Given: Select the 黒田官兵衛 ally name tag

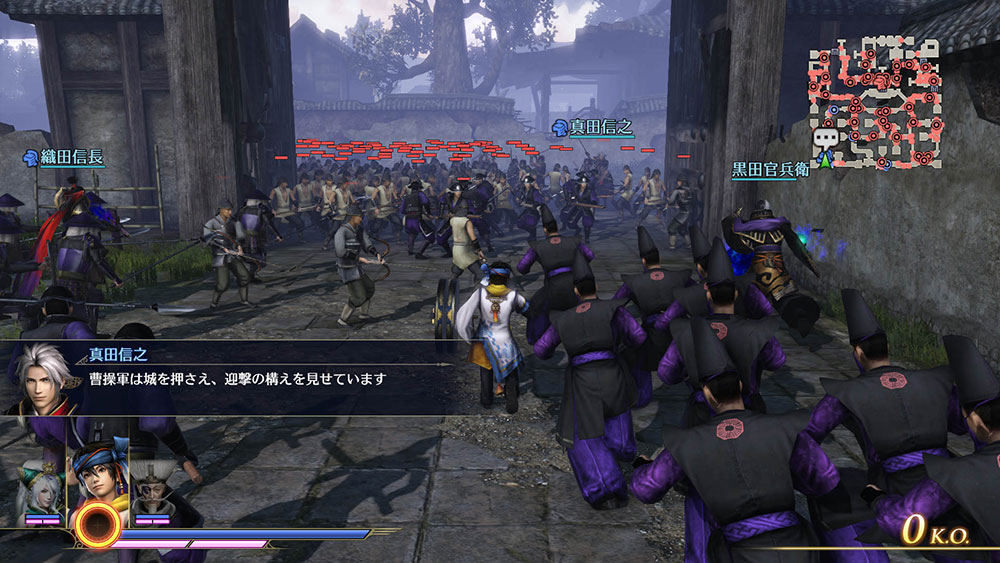Looking at the screenshot, I should coord(769,169).
